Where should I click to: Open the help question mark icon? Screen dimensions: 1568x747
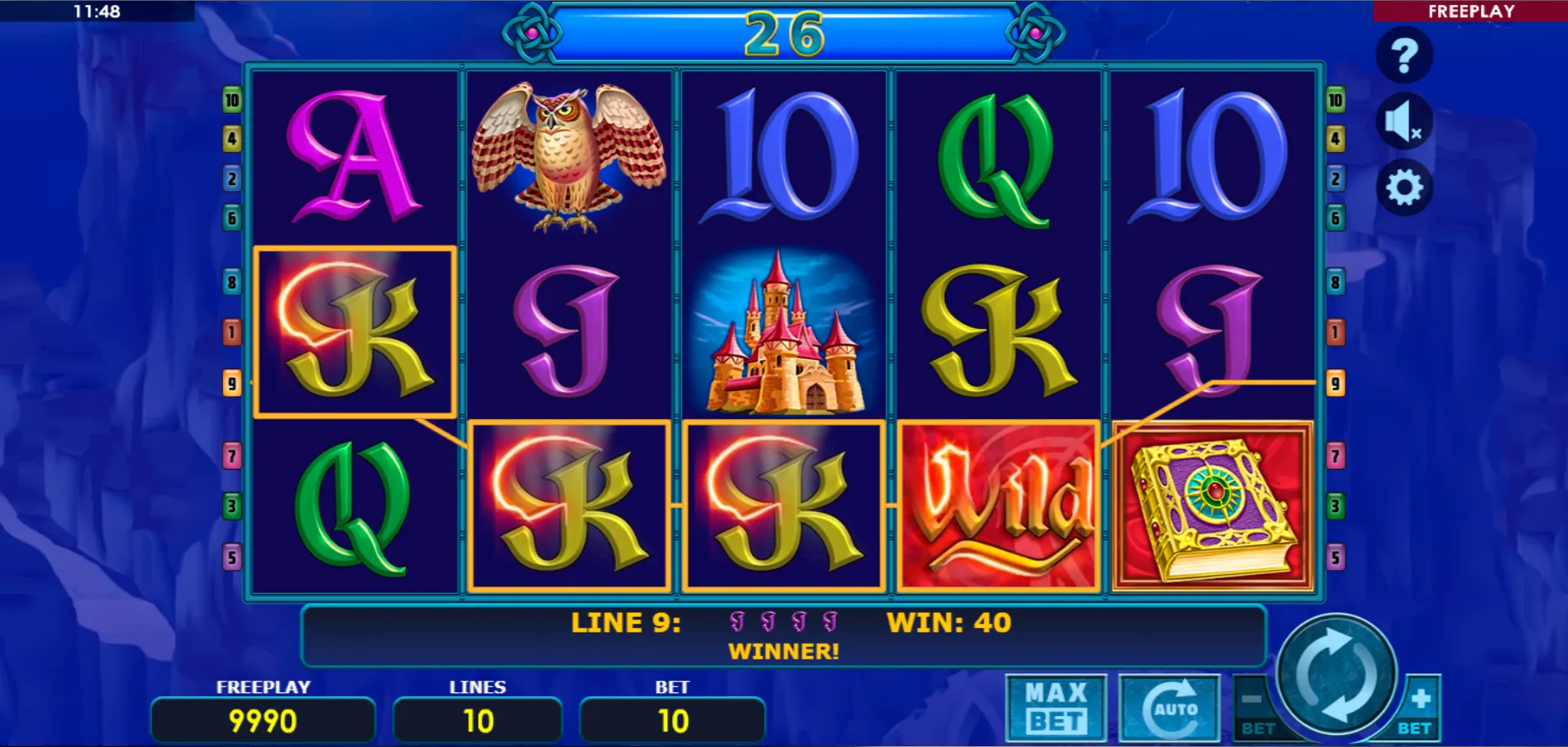pyautogui.click(x=1403, y=55)
